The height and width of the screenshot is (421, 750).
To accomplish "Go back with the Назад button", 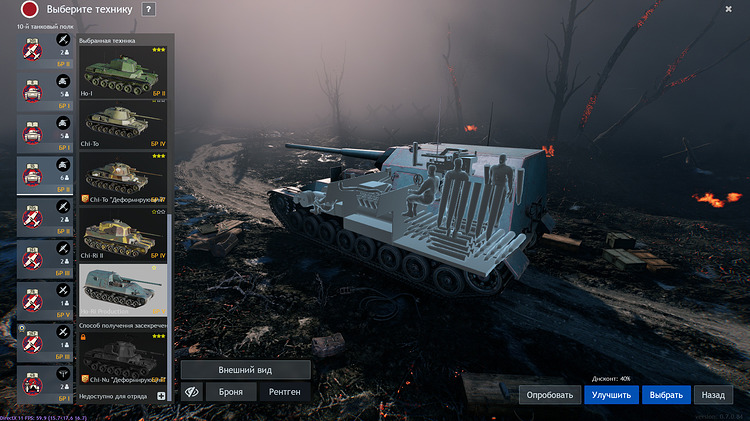I will pos(712,394).
